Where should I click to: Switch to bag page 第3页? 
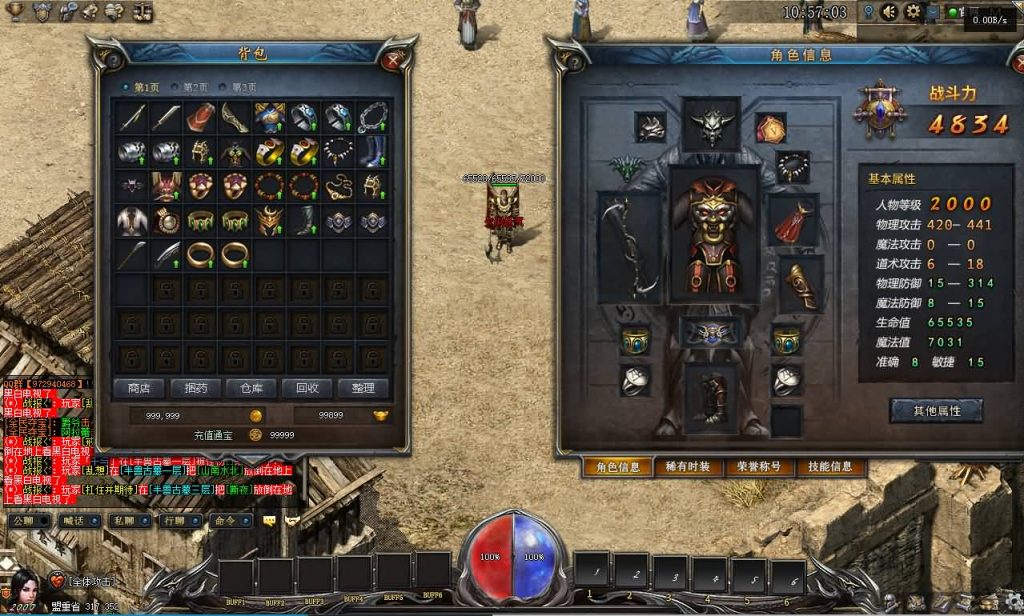[x=243, y=88]
